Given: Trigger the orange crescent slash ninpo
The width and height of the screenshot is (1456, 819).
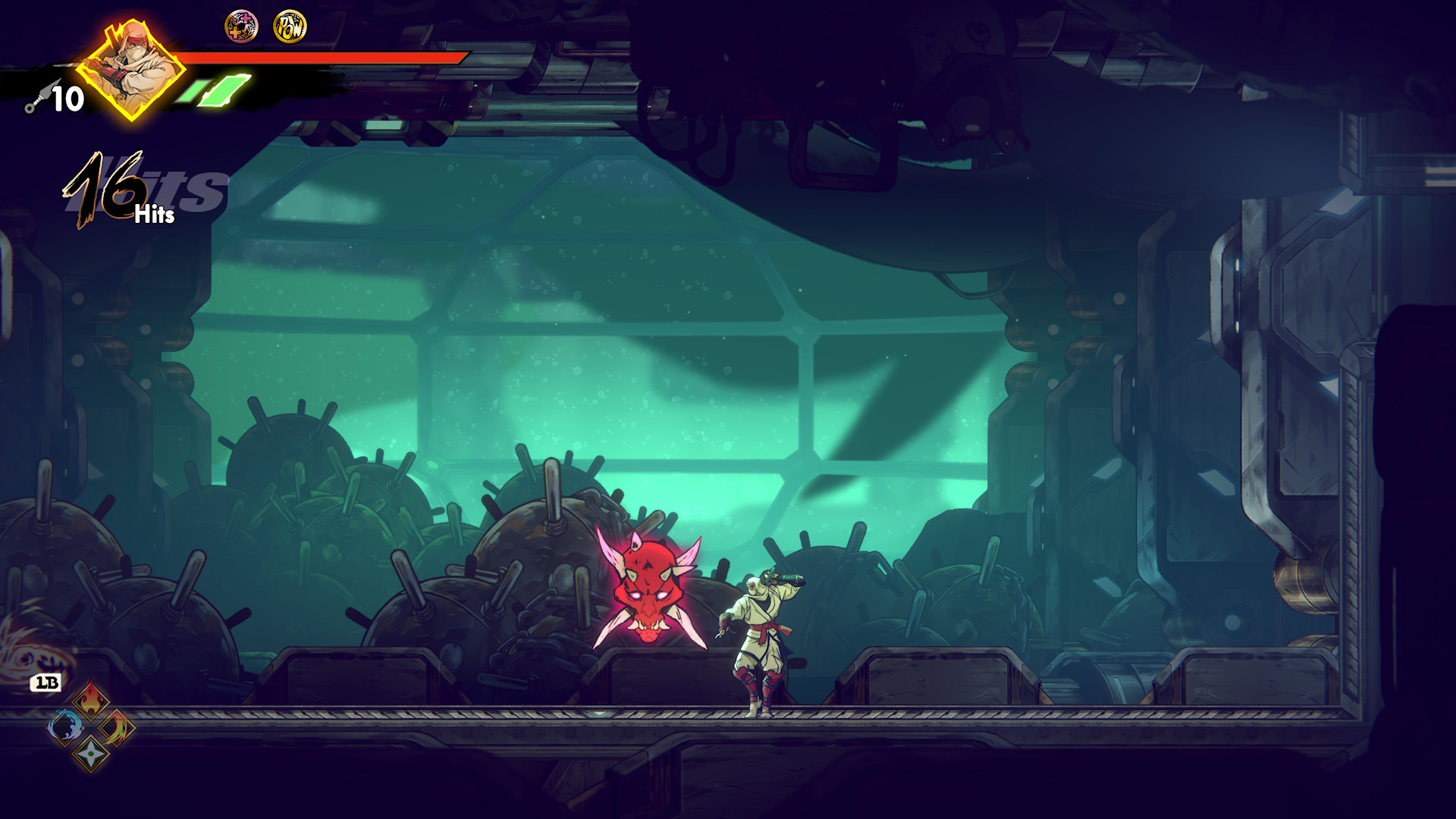Looking at the screenshot, I should [x=118, y=727].
